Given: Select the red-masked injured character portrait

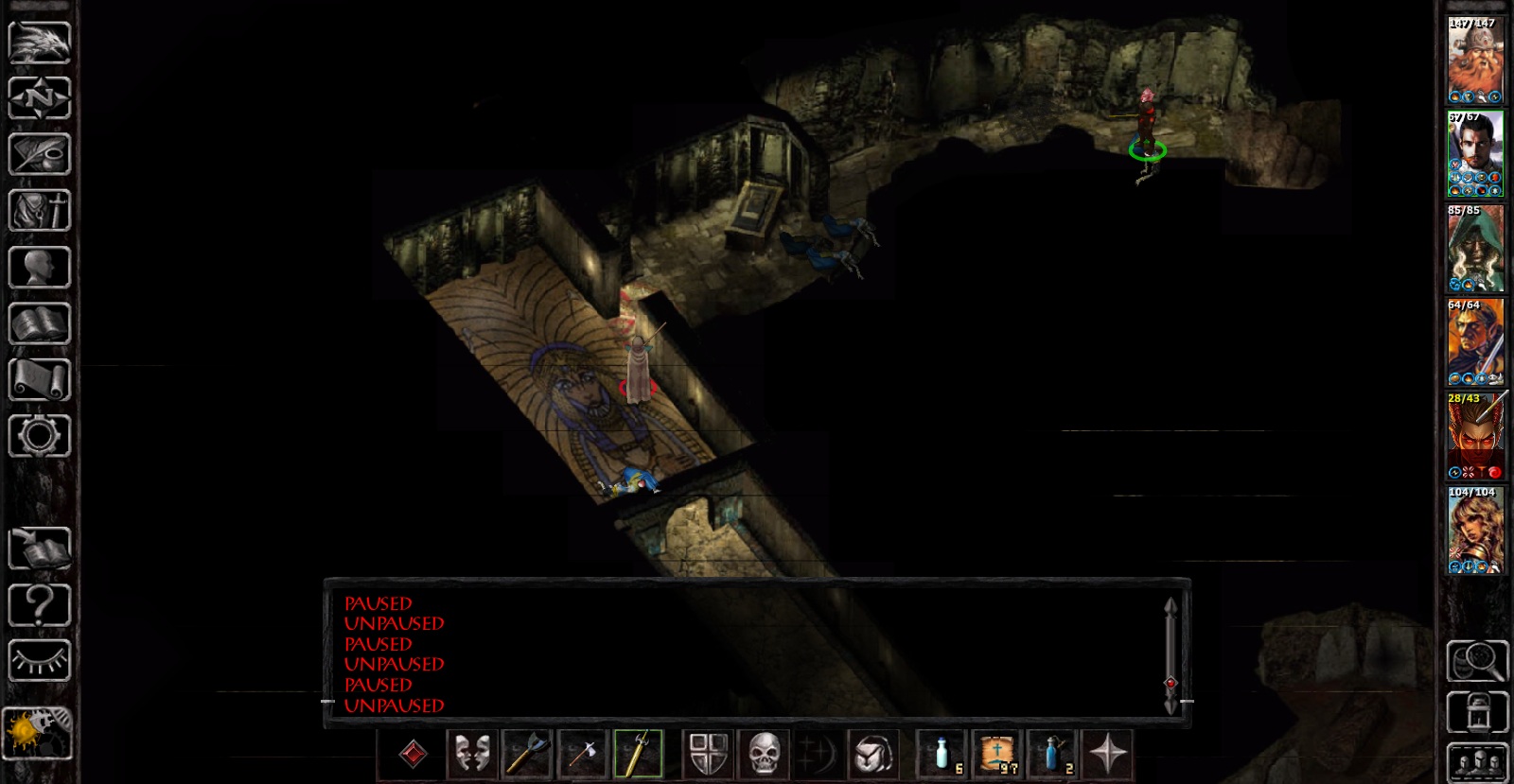Looking at the screenshot, I should 1474,437.
